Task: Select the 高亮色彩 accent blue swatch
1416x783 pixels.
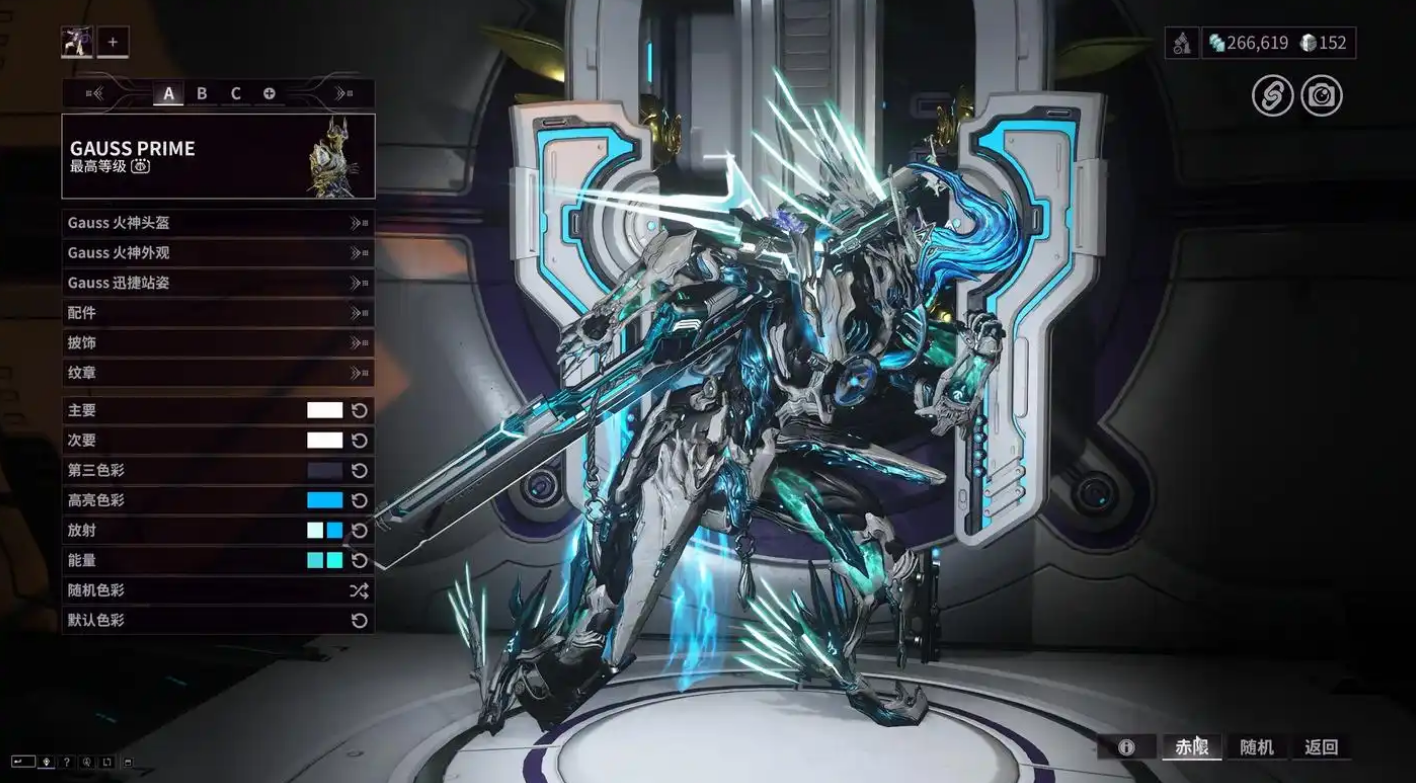Action: pyautogui.click(x=324, y=500)
